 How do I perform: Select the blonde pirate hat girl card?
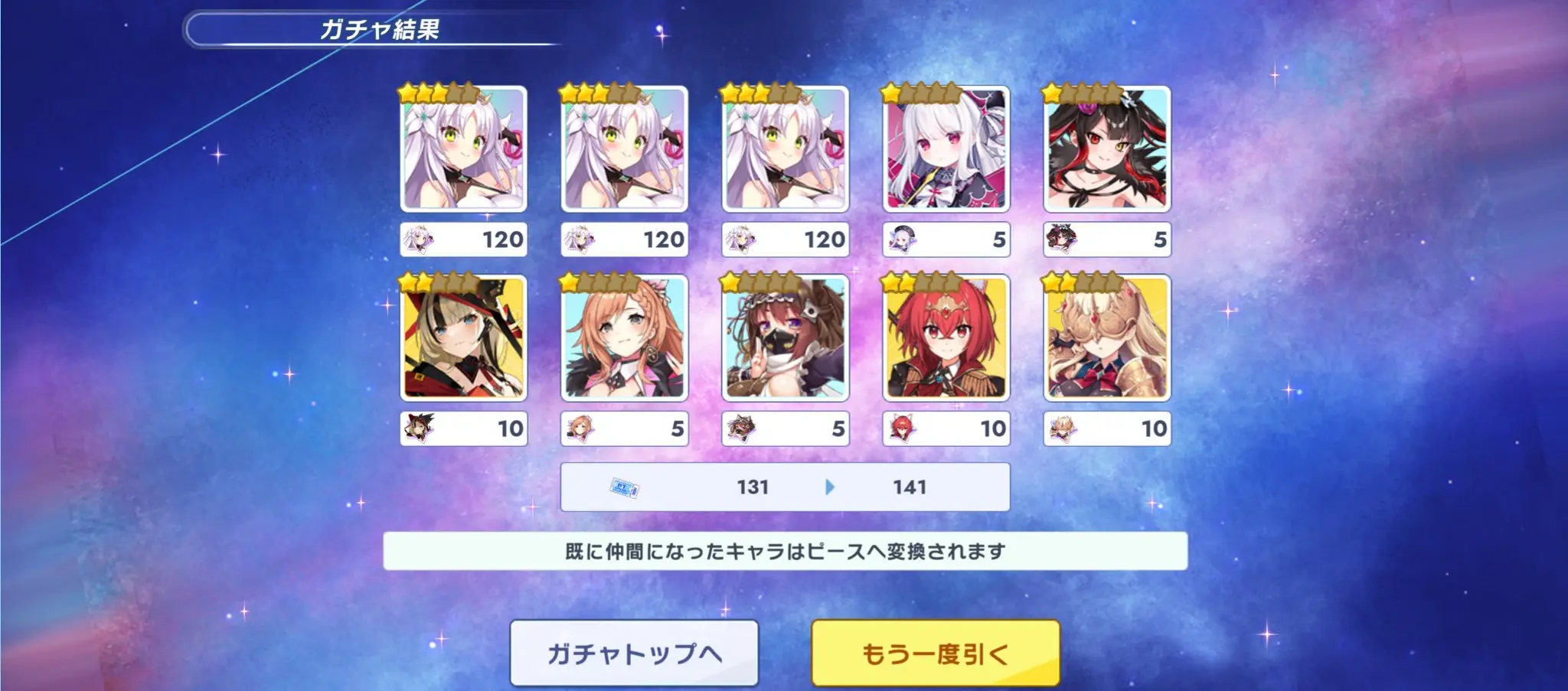point(464,337)
